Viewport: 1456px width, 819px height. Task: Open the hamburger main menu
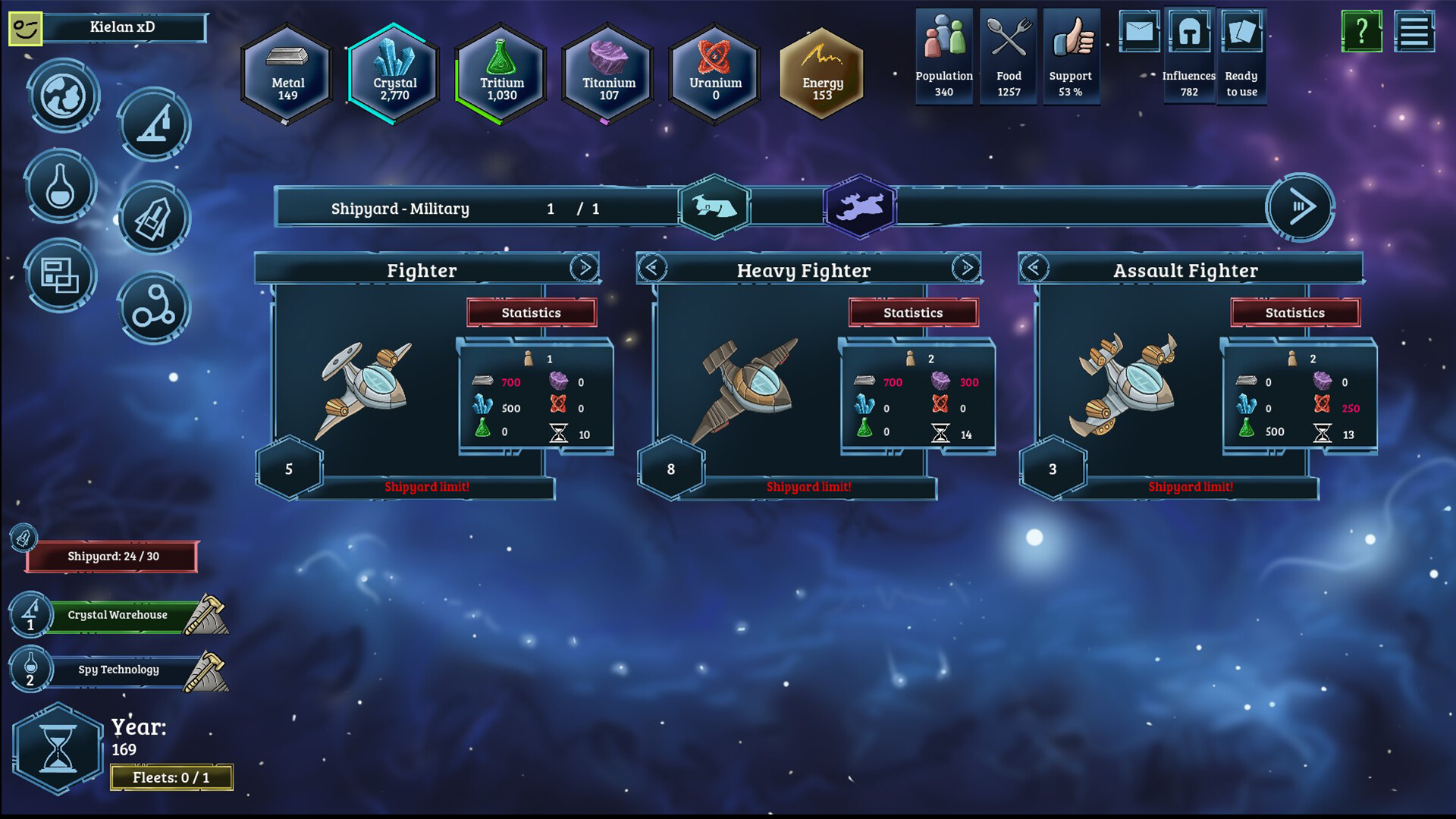click(x=1414, y=32)
